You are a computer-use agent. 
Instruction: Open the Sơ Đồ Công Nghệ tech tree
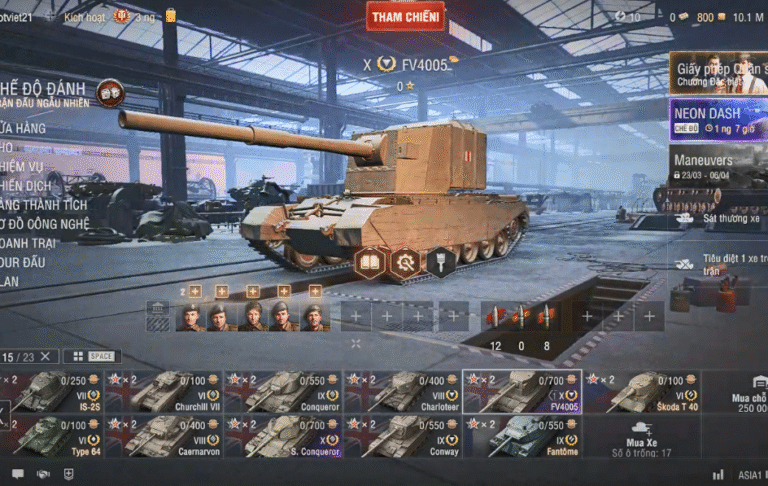coord(45,223)
